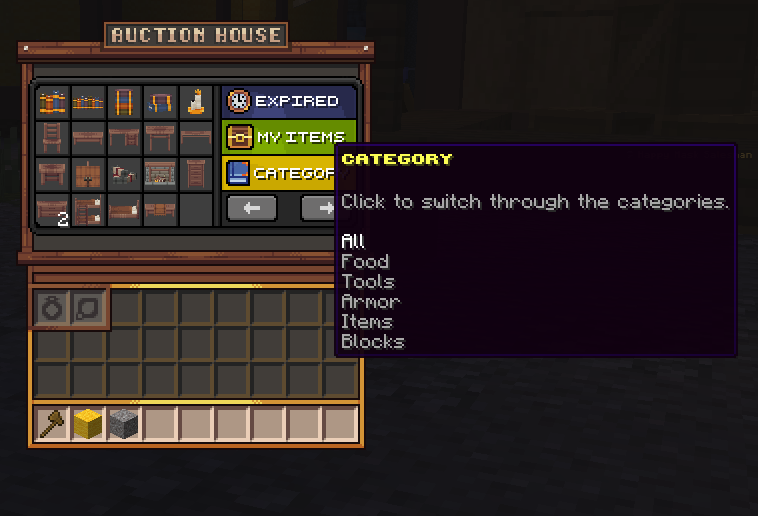Open the Expired auctions list
The height and width of the screenshot is (516, 758).
click(288, 101)
